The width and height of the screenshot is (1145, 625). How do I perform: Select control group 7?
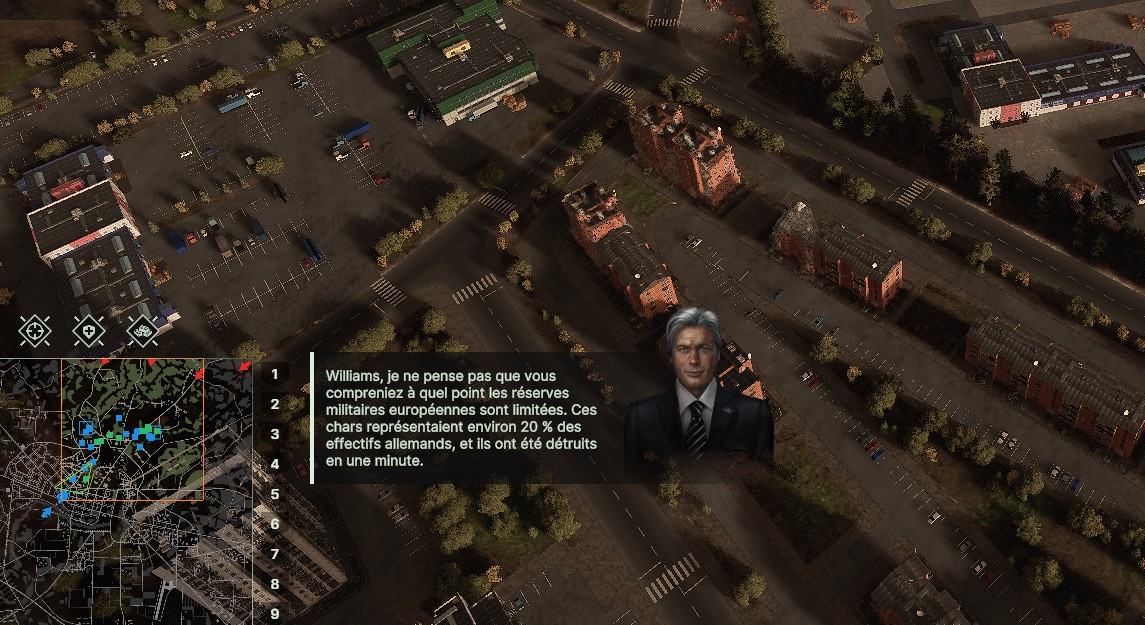pyautogui.click(x=274, y=554)
